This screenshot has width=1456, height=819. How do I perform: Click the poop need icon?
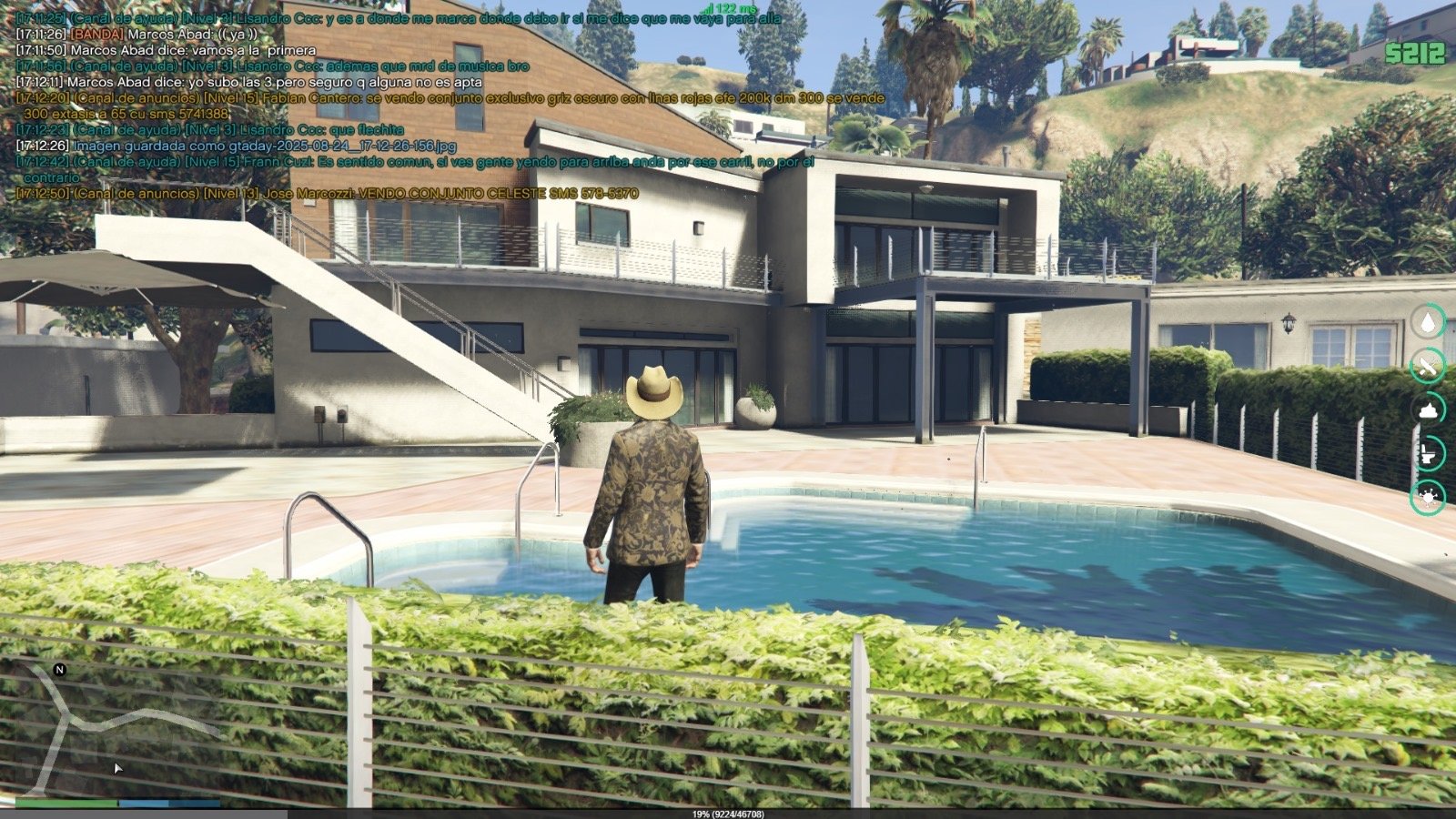coord(1427,409)
